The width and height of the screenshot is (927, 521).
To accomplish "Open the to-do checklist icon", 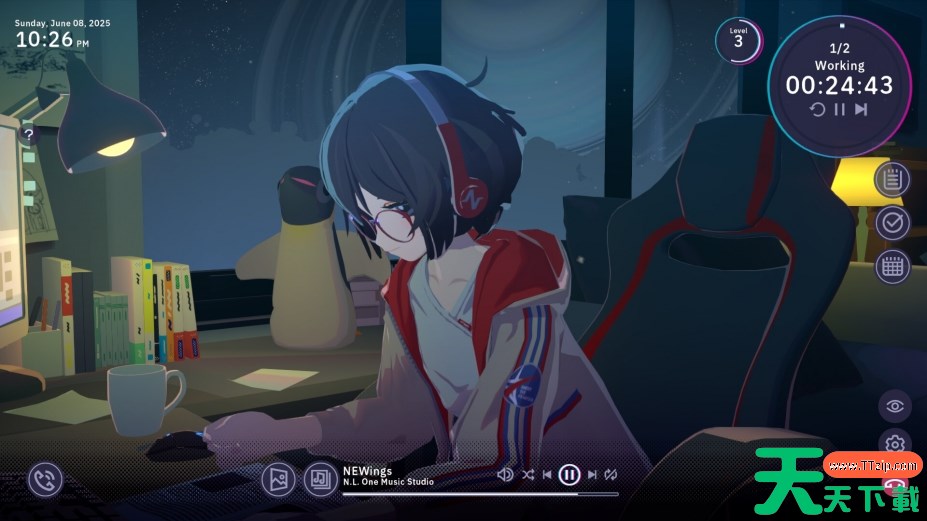I will tap(892, 222).
